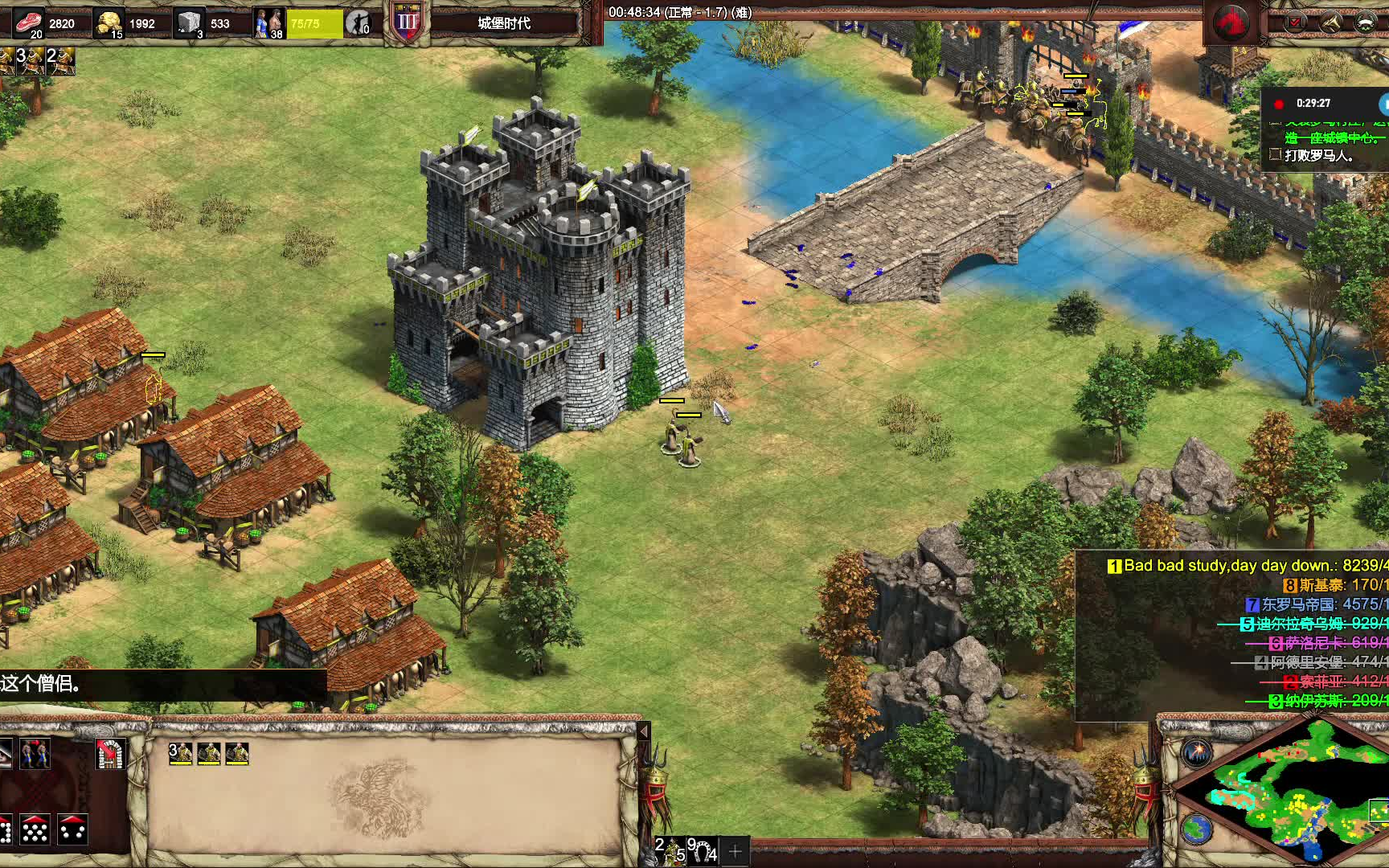The height and width of the screenshot is (868, 1389).
Task: Select the first monk portrait in selection panel
Action: click(x=181, y=753)
